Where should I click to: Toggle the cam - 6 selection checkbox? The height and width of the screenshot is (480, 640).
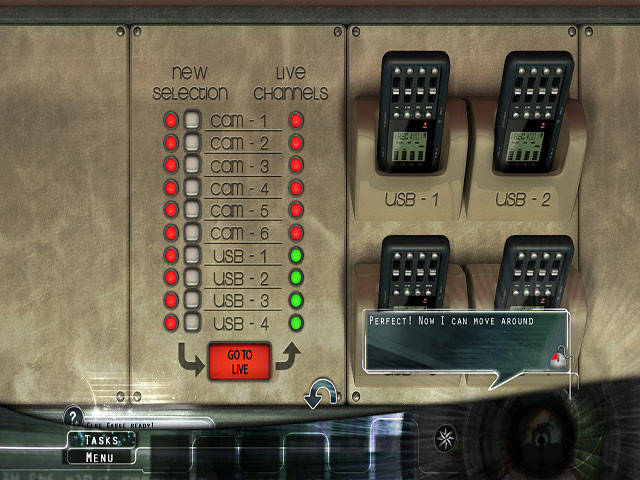click(x=193, y=233)
